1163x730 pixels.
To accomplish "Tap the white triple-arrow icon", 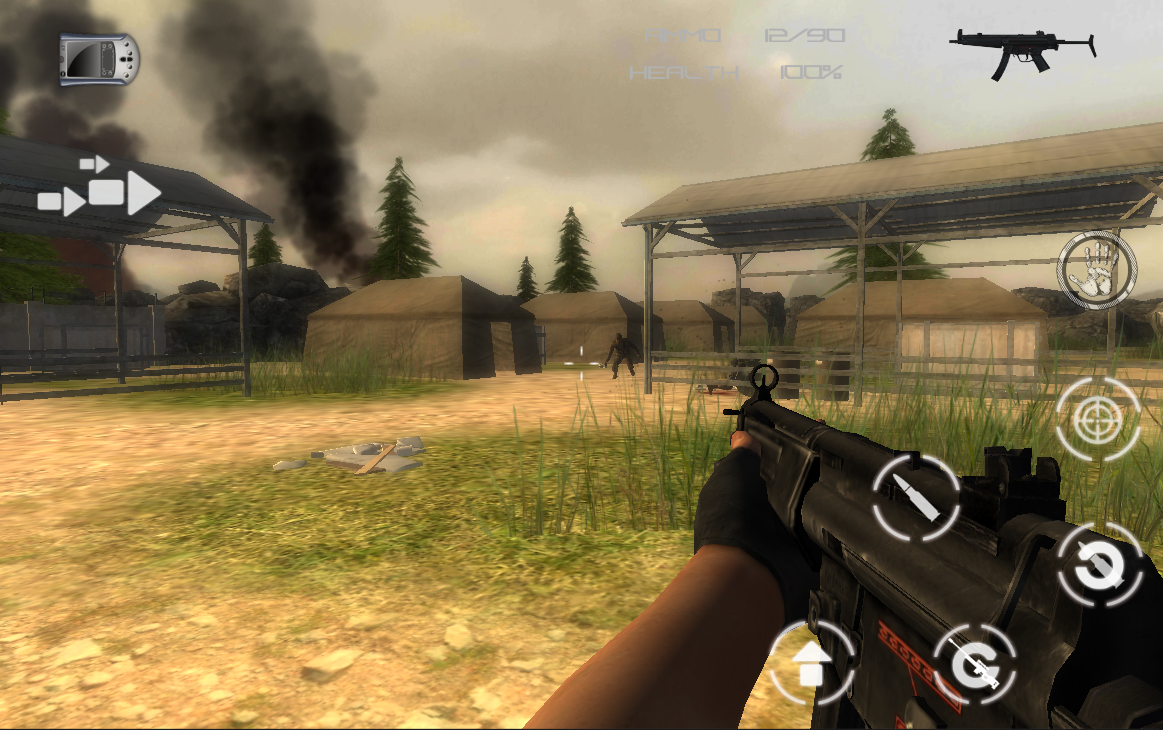I will [101, 187].
